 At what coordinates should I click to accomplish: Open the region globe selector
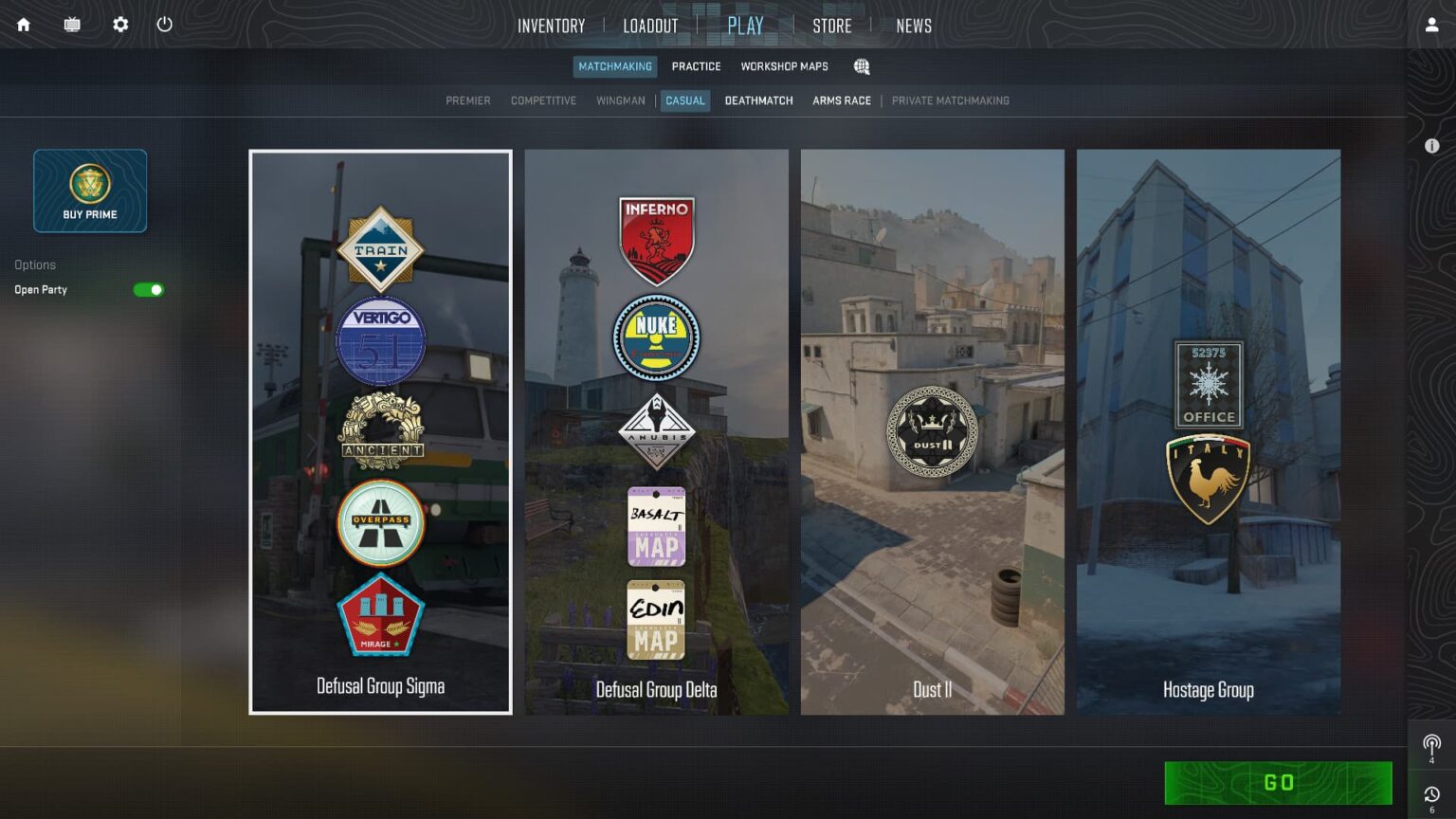pyautogui.click(x=861, y=66)
